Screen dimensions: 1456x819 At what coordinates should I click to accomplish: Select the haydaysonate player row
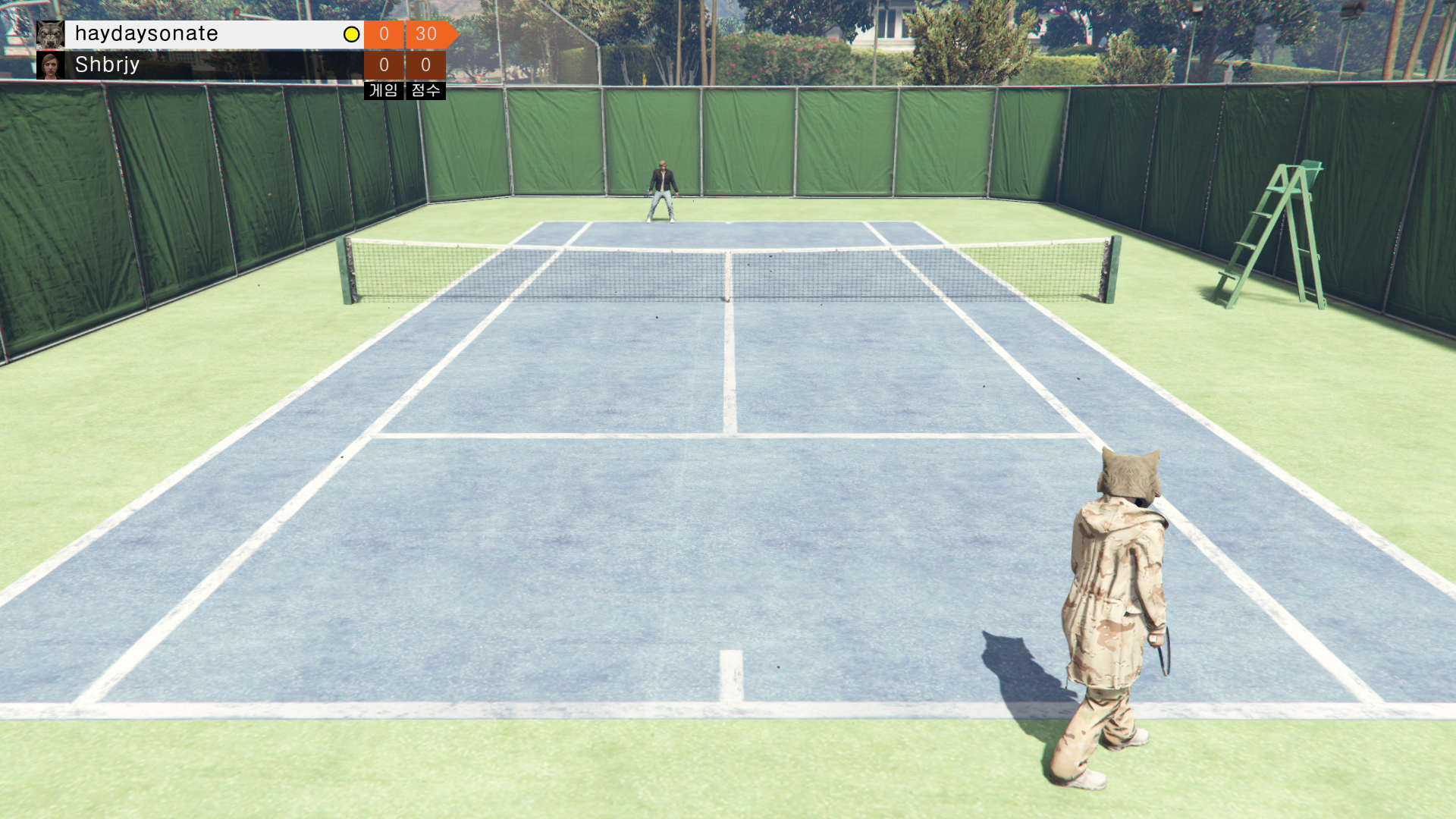point(205,34)
